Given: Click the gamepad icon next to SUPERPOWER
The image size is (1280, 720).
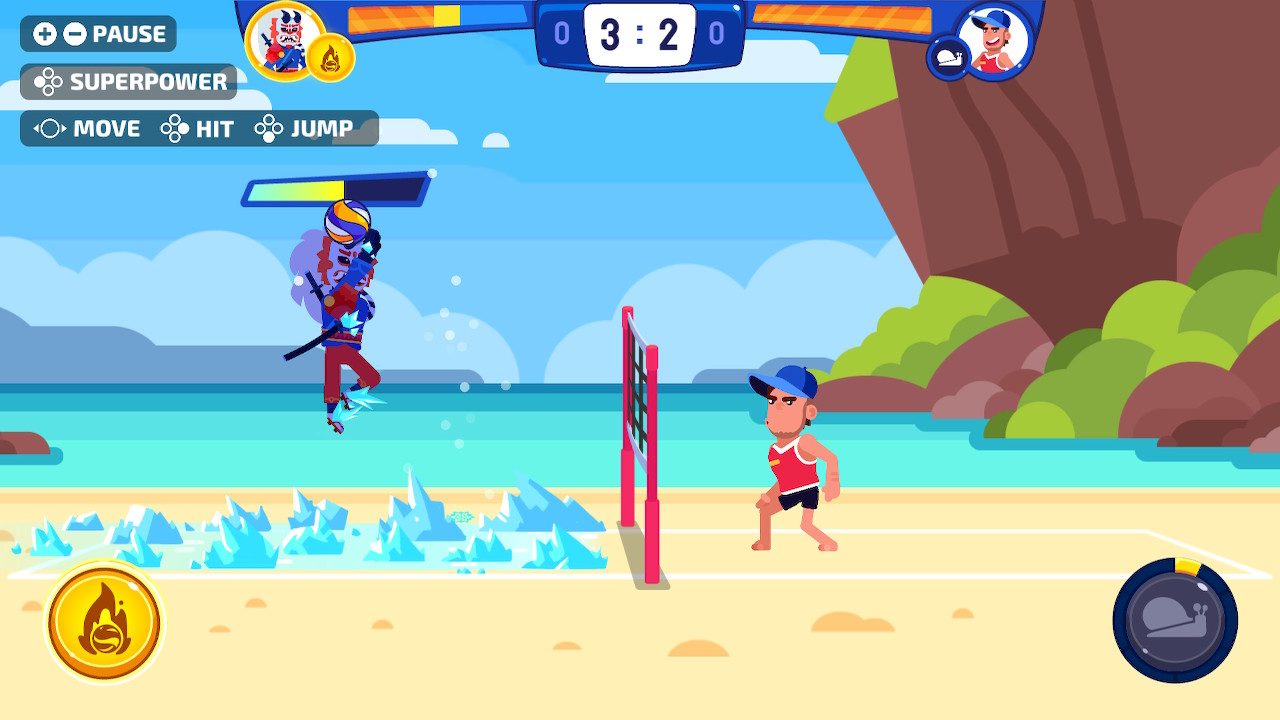Looking at the screenshot, I should (x=48, y=81).
